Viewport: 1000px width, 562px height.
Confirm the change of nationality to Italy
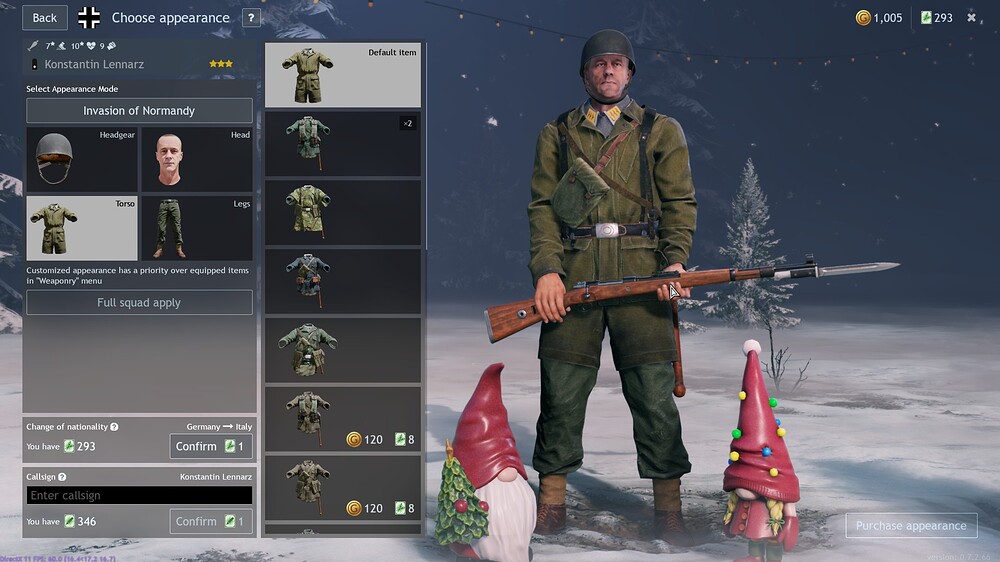(x=211, y=446)
